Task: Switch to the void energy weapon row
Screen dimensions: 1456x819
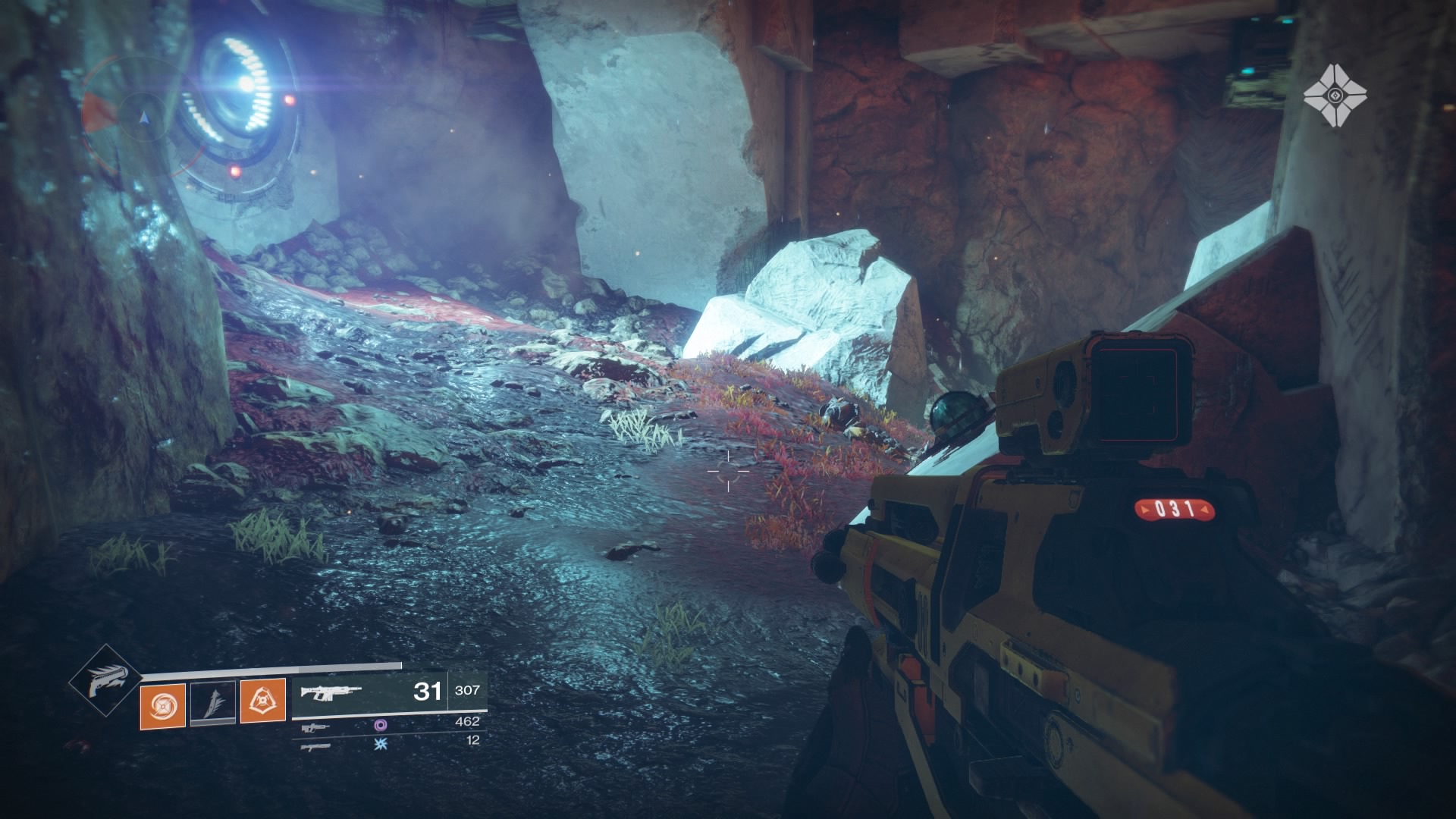Action: click(x=379, y=725)
